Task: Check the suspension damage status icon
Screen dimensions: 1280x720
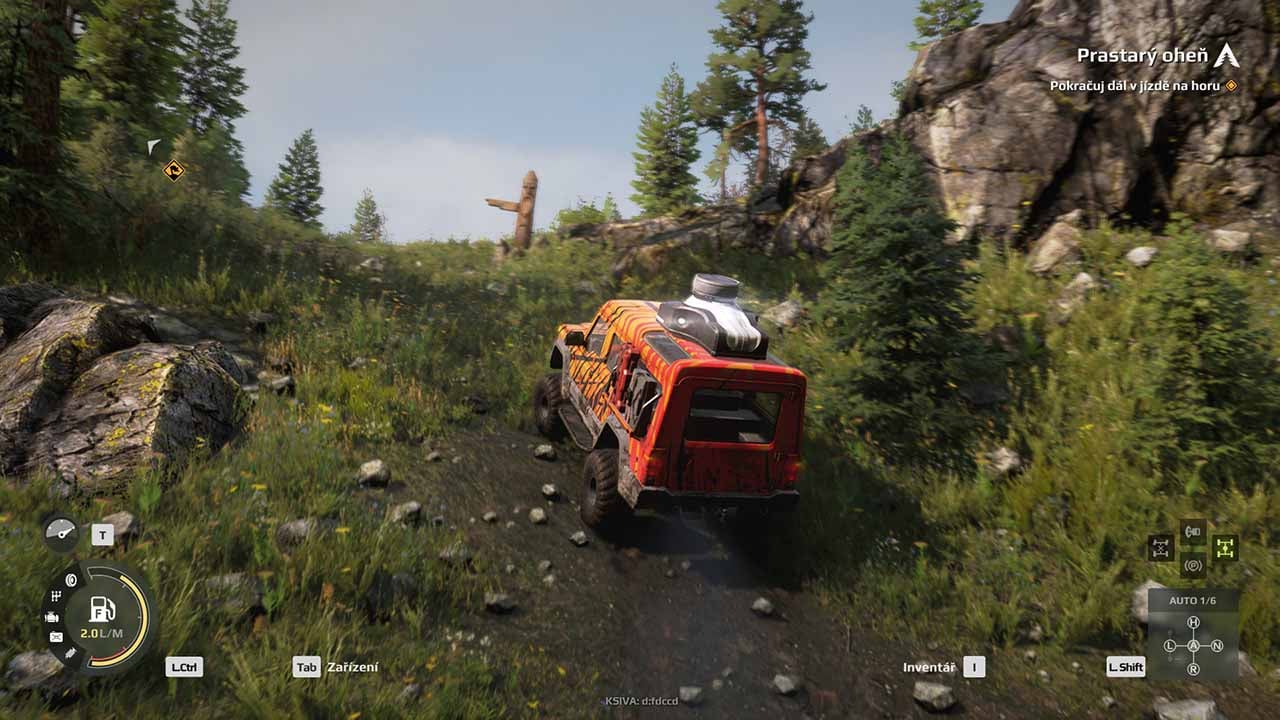Action: (70, 653)
